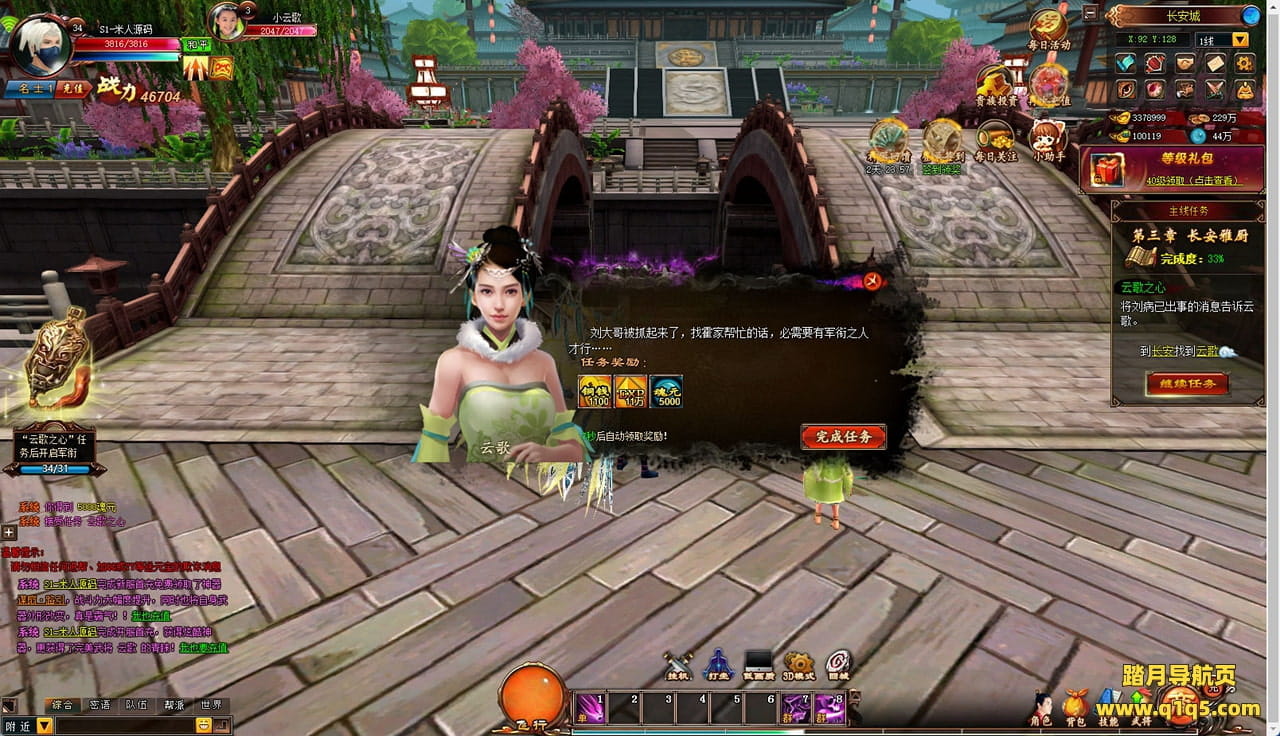Close the quest dialogue with the red X
Image resolution: width=1280 pixels, height=736 pixels.
(x=873, y=281)
